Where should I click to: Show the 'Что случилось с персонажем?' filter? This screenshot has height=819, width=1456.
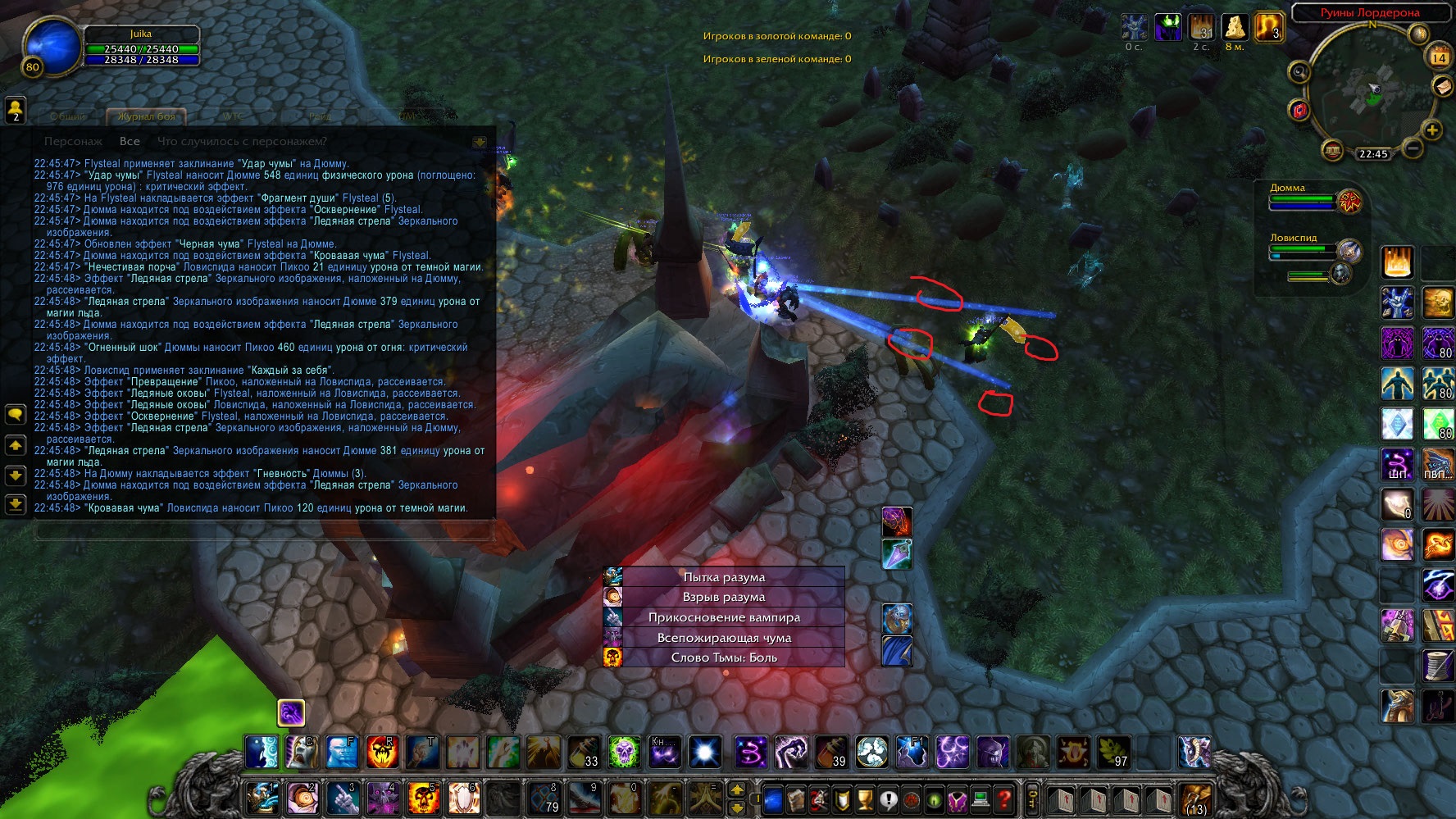pyautogui.click(x=242, y=141)
